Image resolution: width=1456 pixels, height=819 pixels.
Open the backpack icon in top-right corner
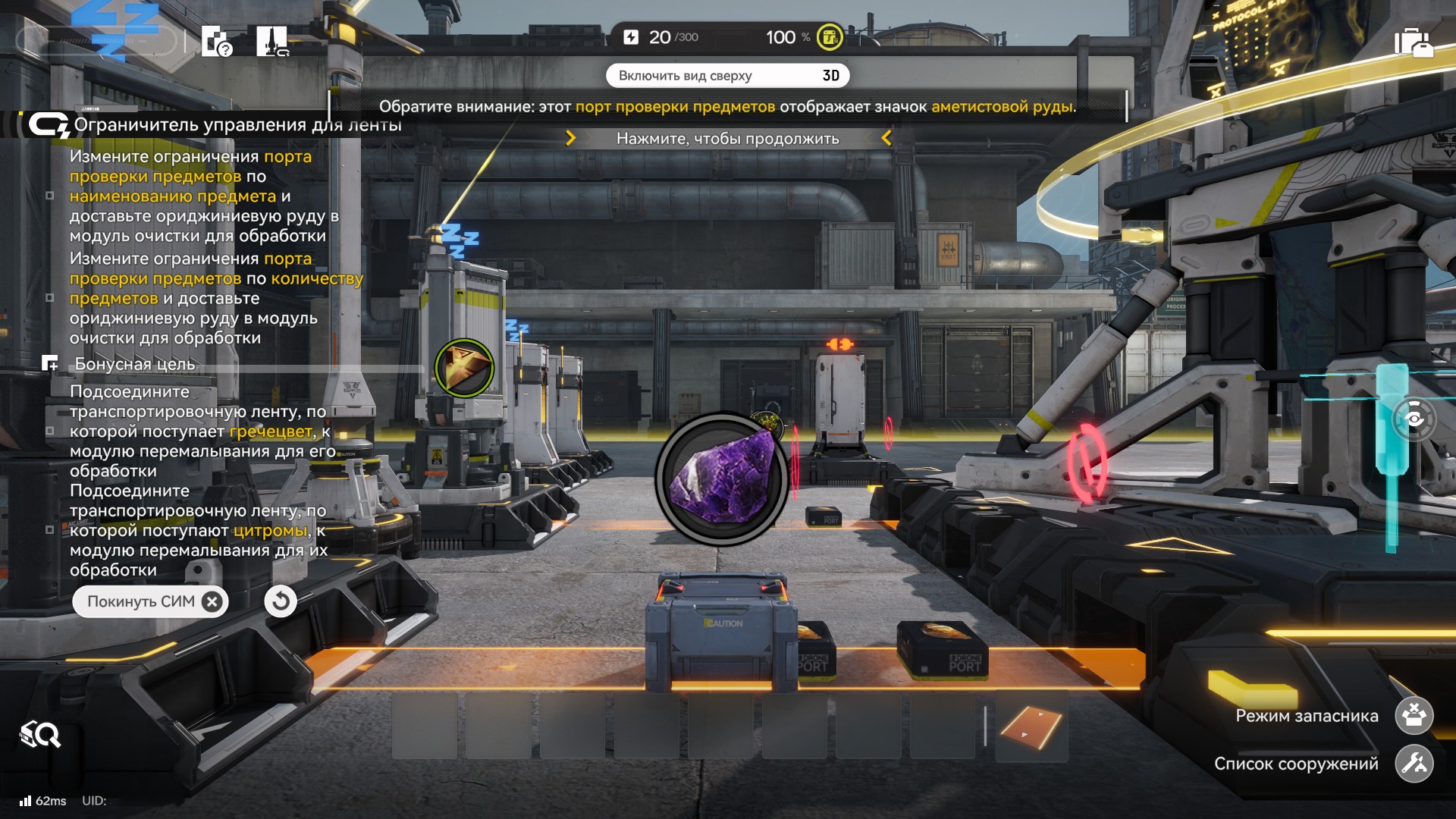click(x=1413, y=42)
